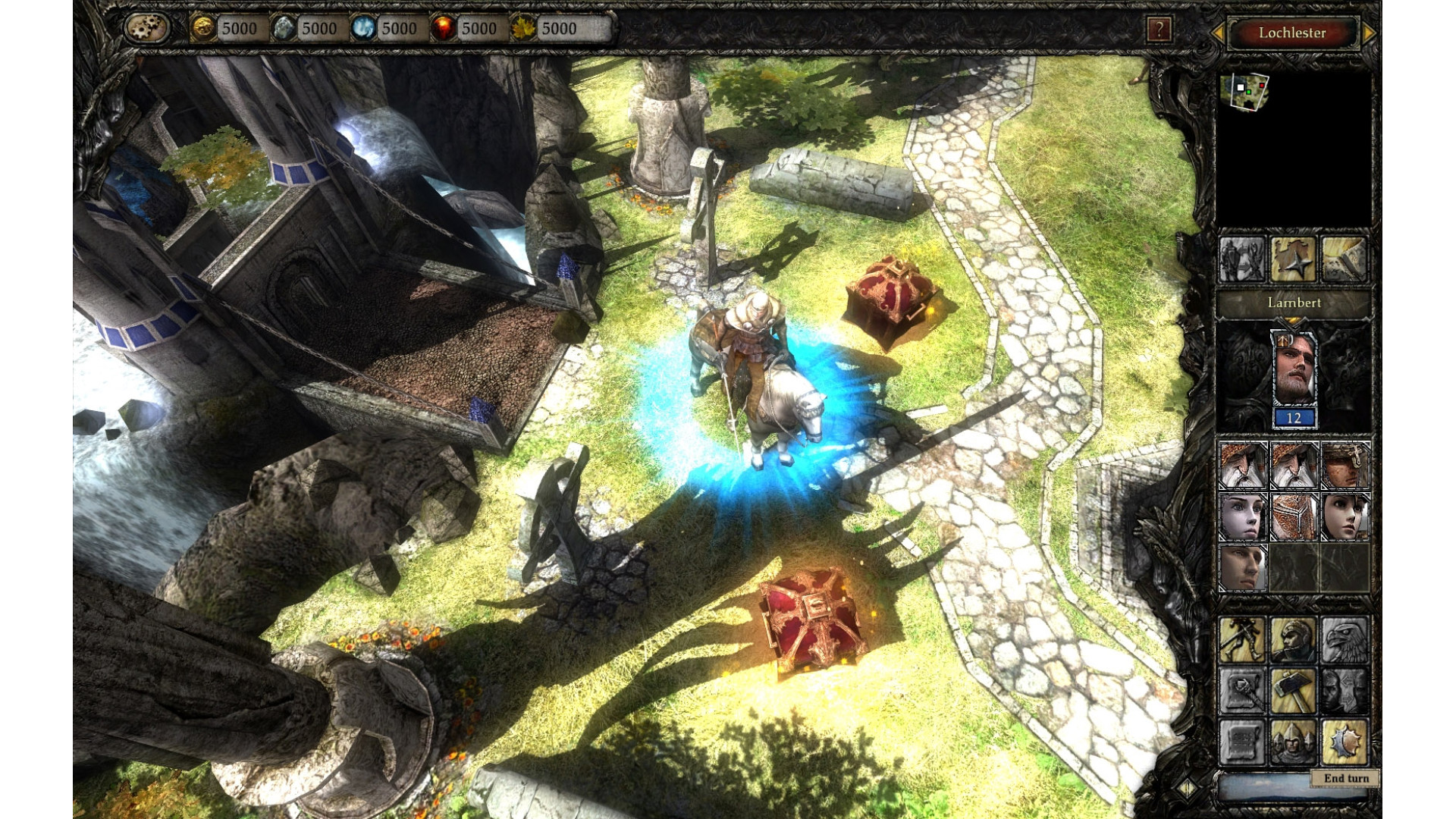
Task: End the turn with the sun-moon button
Action: pos(1344,741)
